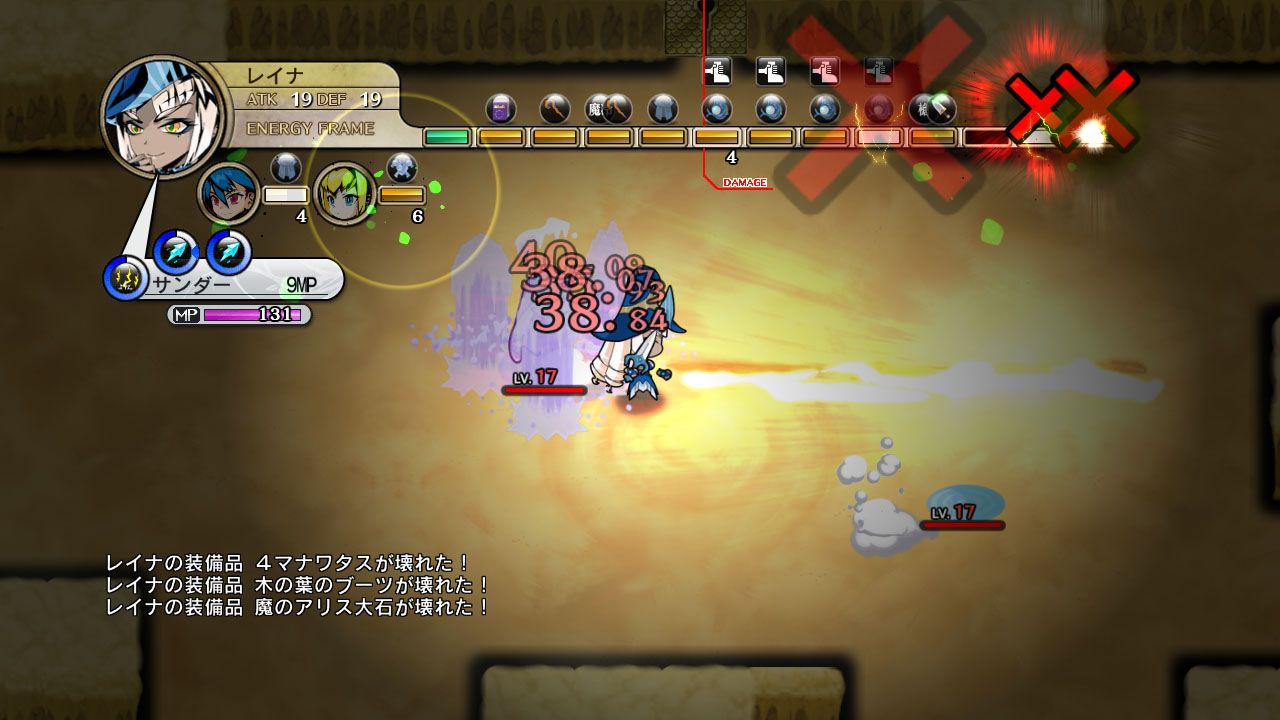The width and height of the screenshot is (1280, 720).
Task: Click the knife tool equipment icon
Action: point(938,110)
